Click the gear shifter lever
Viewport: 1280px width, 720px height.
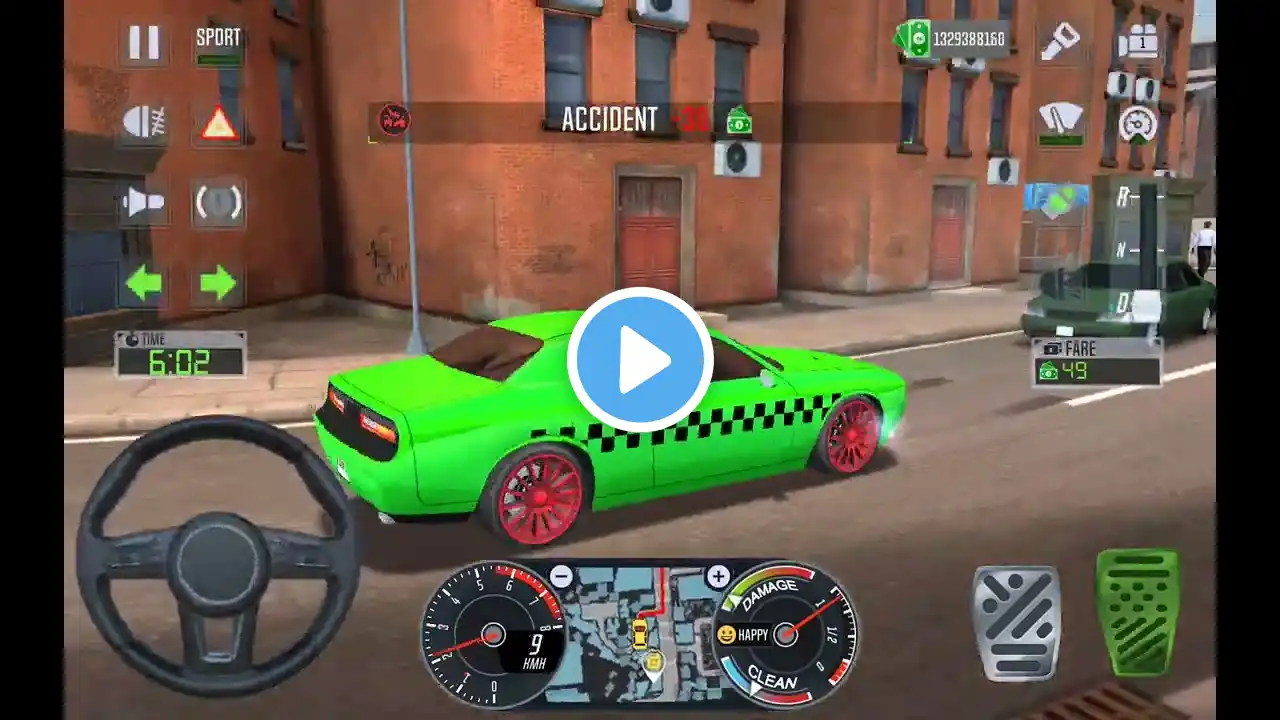[1147, 248]
